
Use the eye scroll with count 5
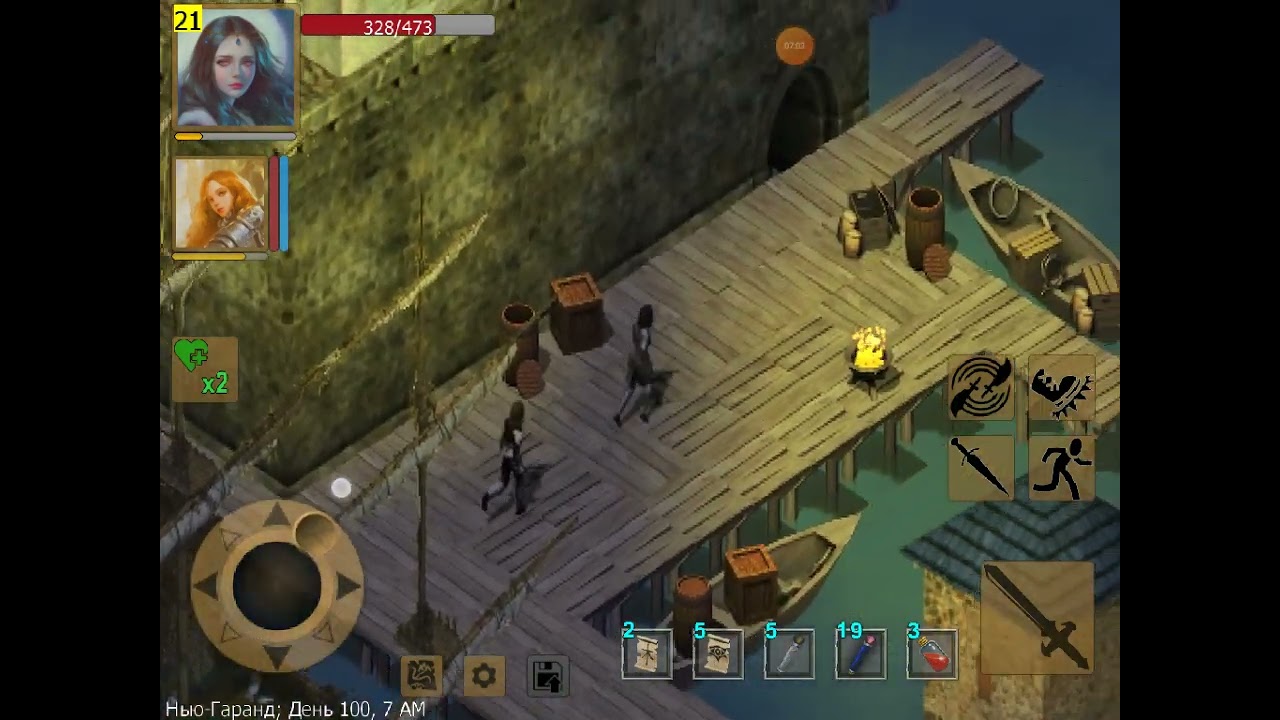[x=718, y=654]
